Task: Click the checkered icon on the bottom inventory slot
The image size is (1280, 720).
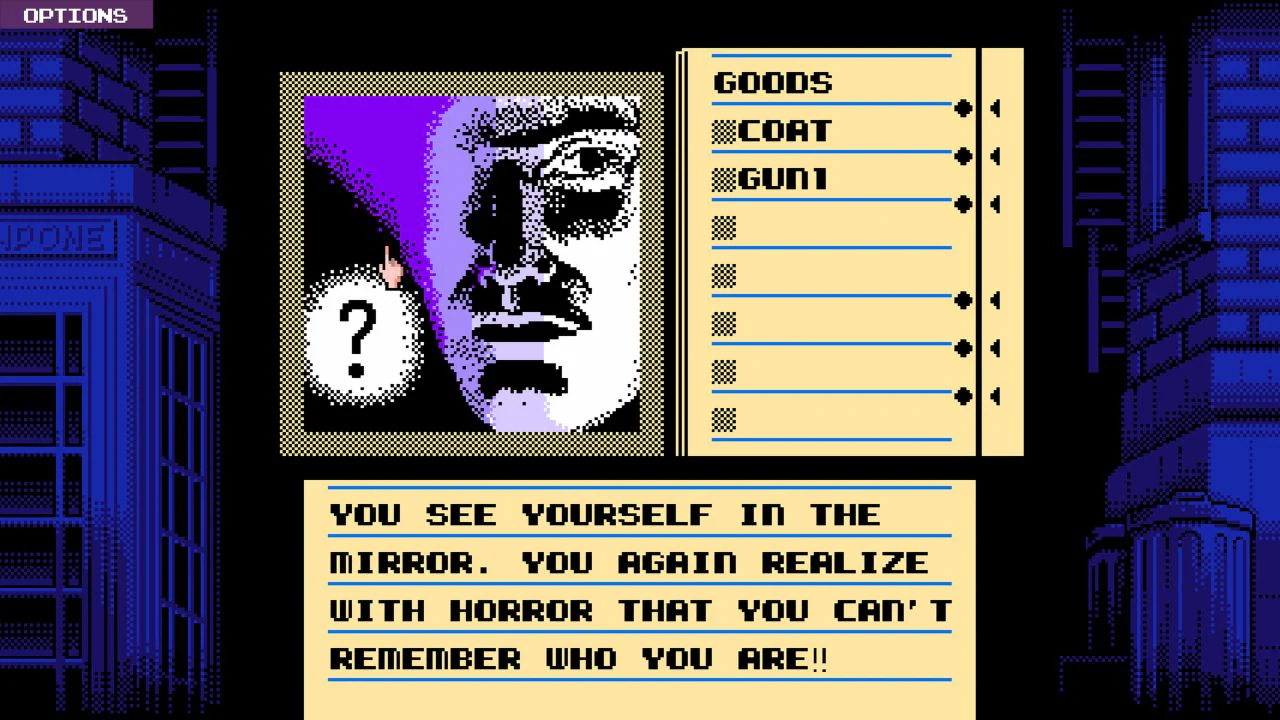Action: pyautogui.click(x=723, y=420)
